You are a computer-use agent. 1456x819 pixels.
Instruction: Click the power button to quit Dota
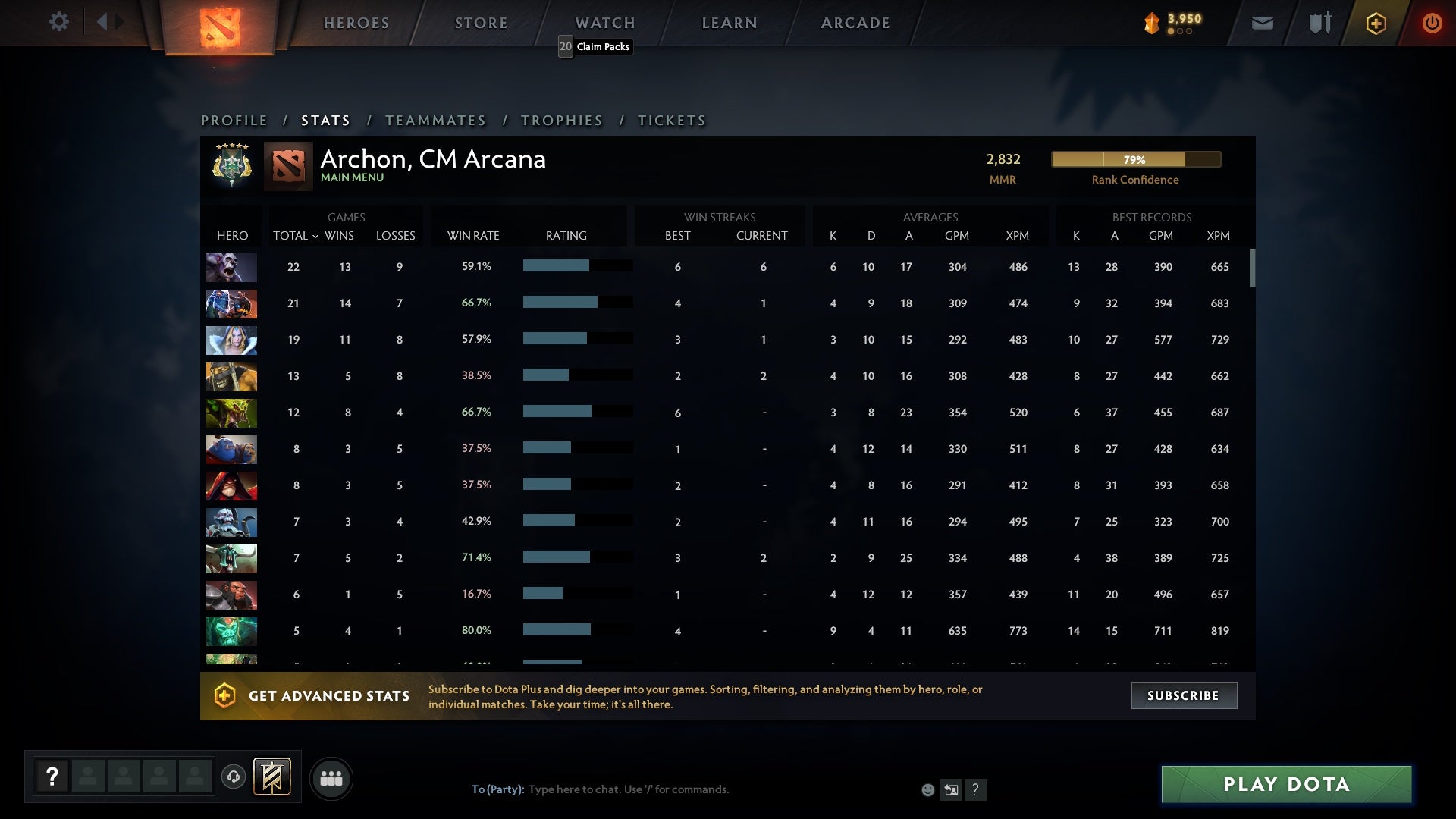pyautogui.click(x=1432, y=23)
